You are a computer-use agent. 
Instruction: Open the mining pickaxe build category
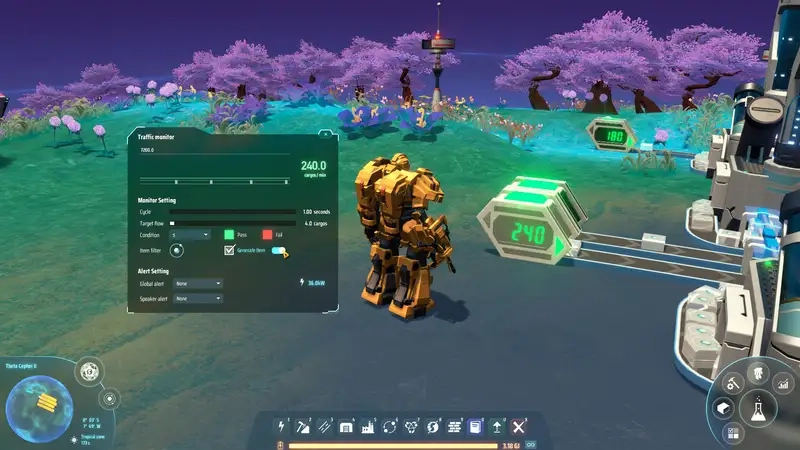(303, 427)
